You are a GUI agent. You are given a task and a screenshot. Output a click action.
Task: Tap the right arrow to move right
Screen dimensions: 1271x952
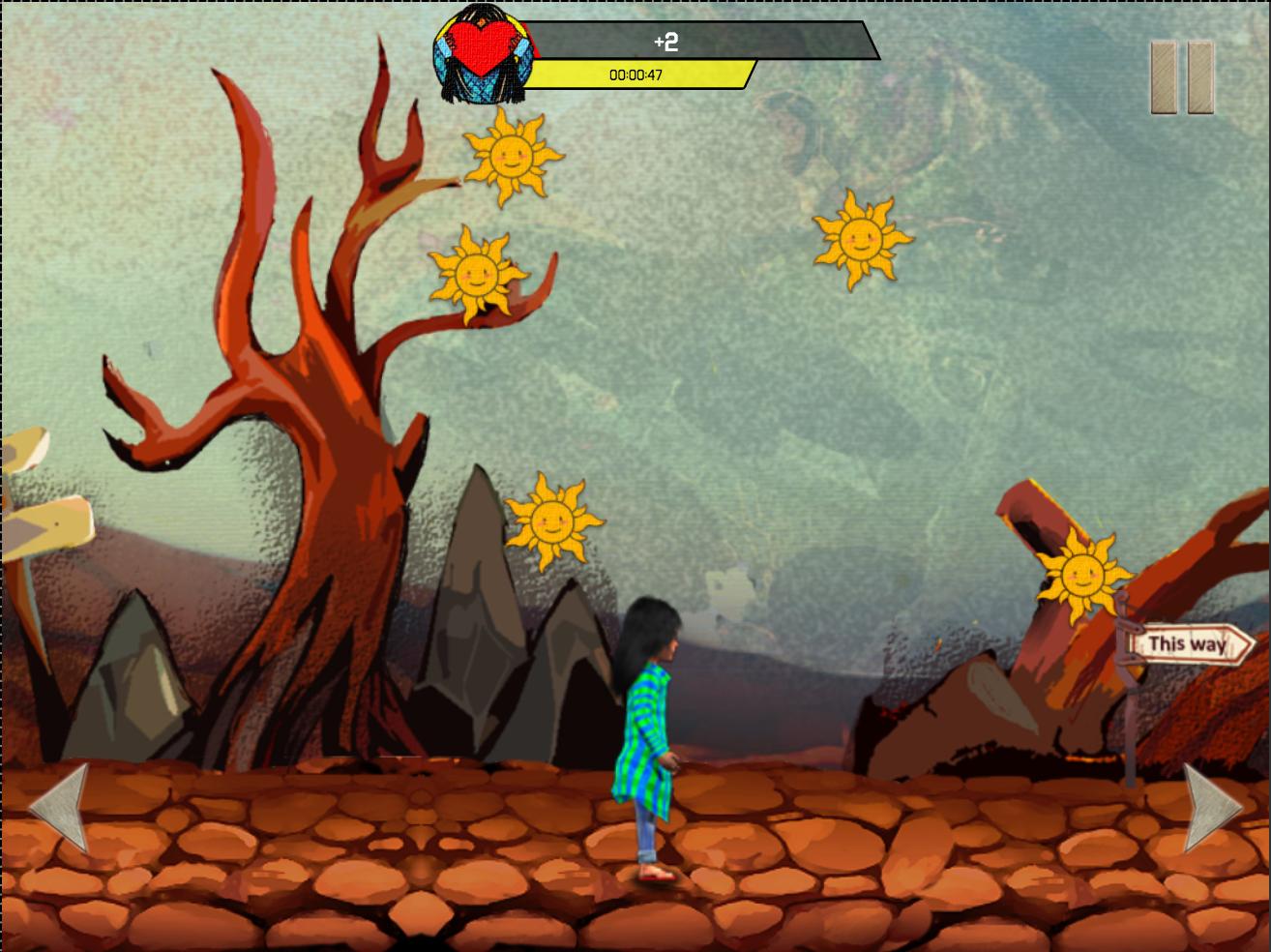click(1211, 808)
